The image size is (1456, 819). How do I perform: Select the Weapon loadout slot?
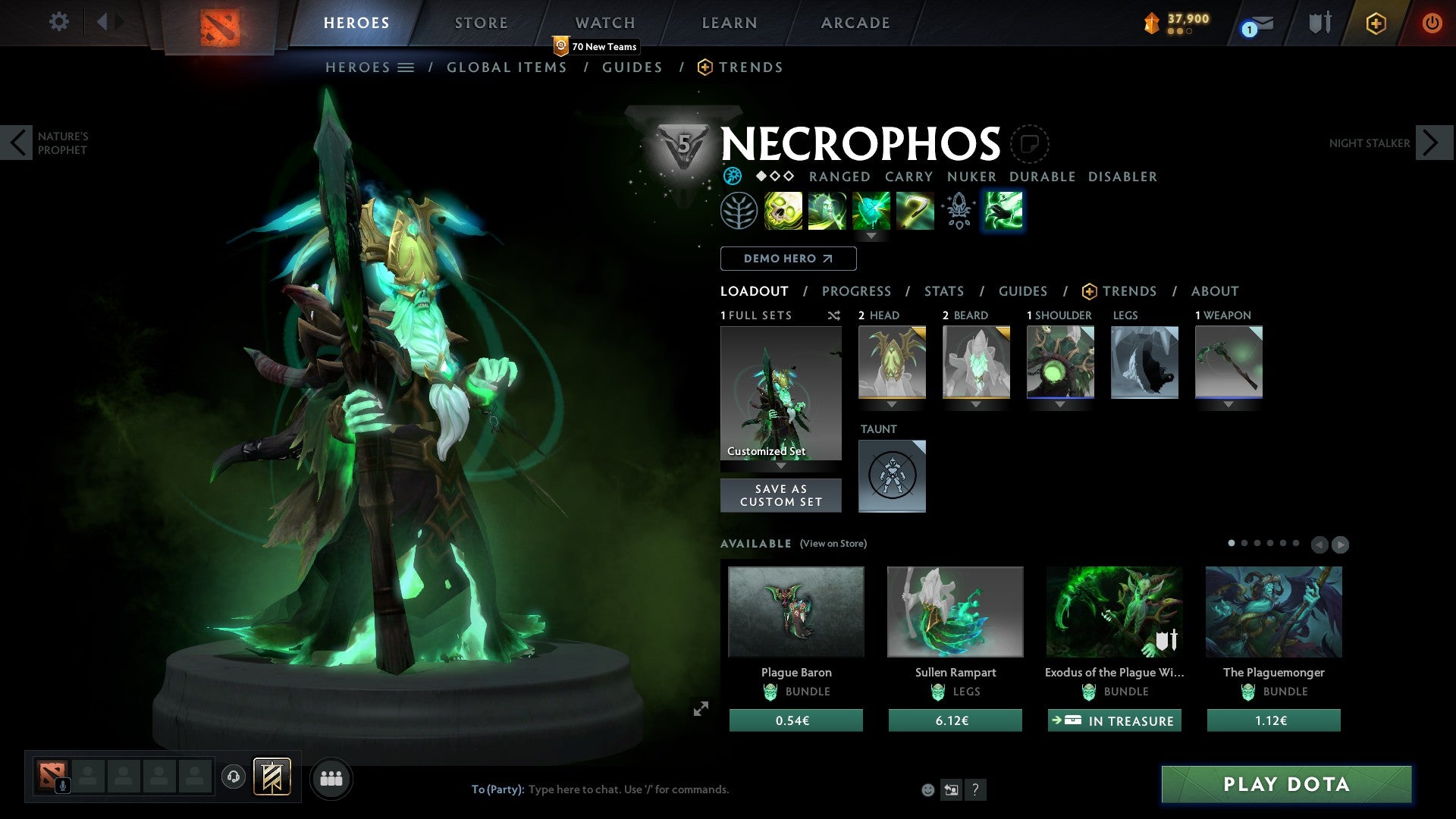click(1228, 362)
